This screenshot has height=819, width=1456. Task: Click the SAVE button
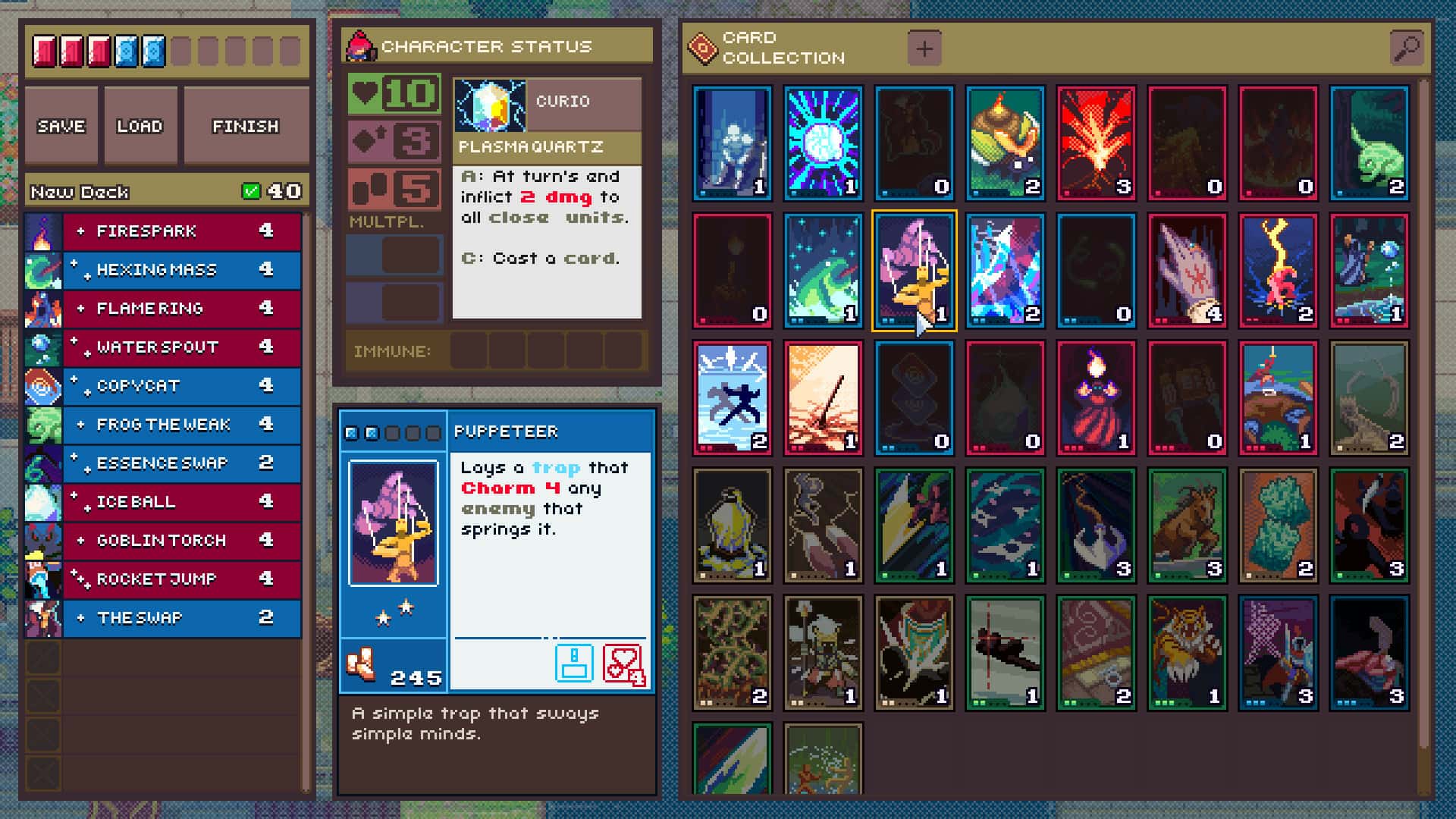pyautogui.click(x=61, y=125)
